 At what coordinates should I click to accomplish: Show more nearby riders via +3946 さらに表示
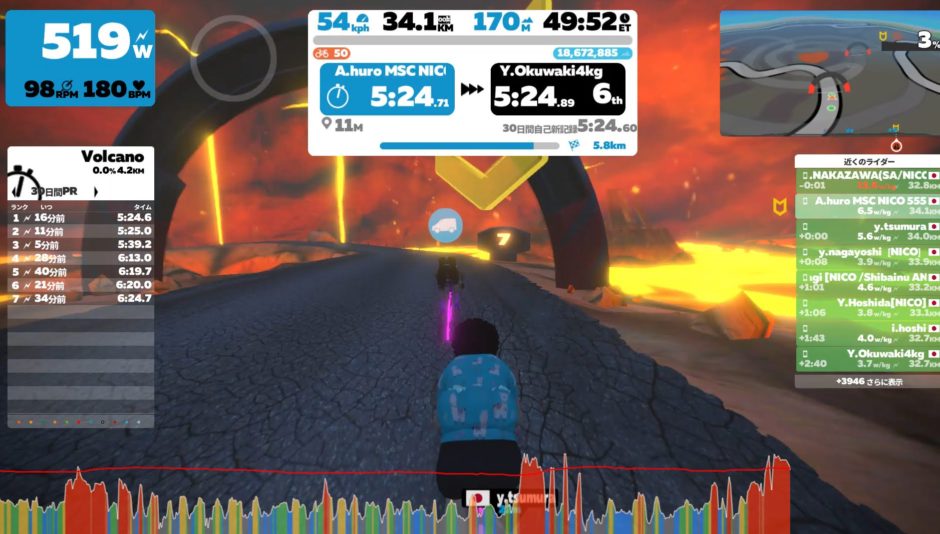(866, 381)
